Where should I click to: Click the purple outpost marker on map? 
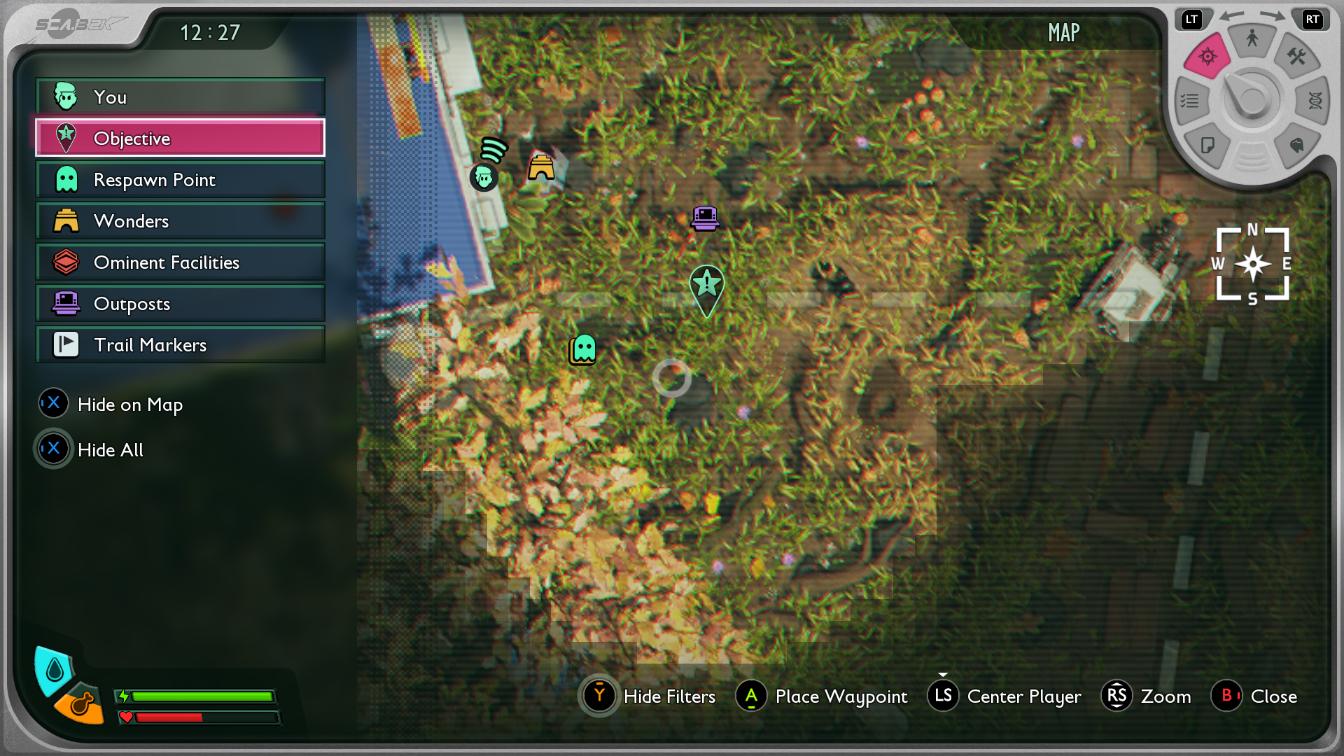click(x=705, y=217)
